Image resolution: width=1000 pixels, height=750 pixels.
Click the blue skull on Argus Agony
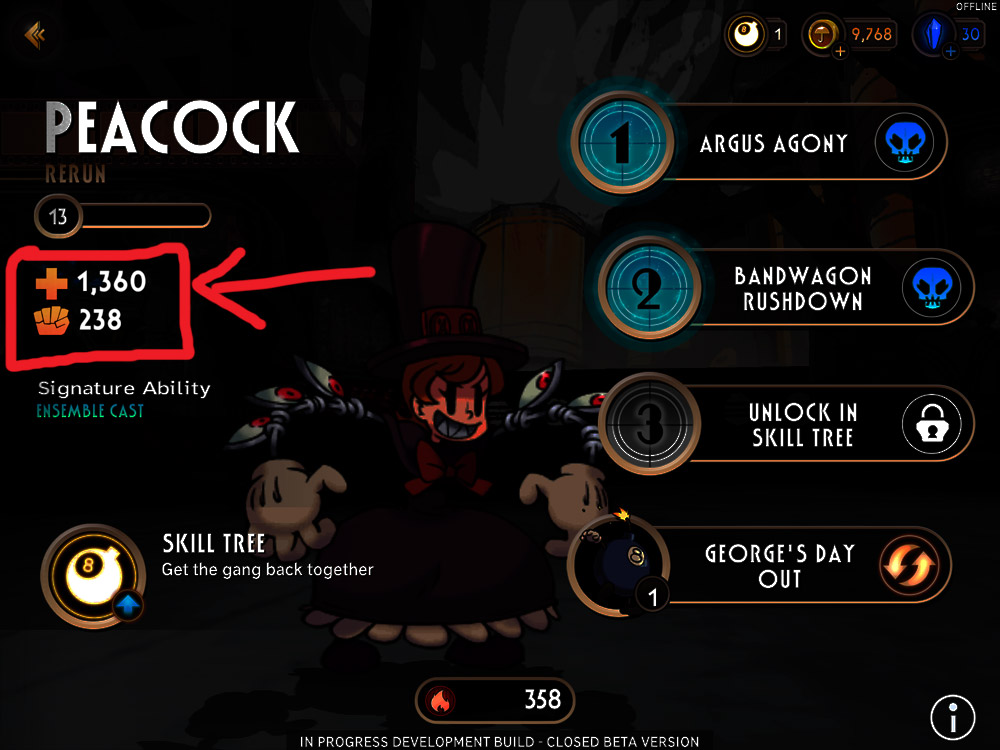[x=911, y=144]
